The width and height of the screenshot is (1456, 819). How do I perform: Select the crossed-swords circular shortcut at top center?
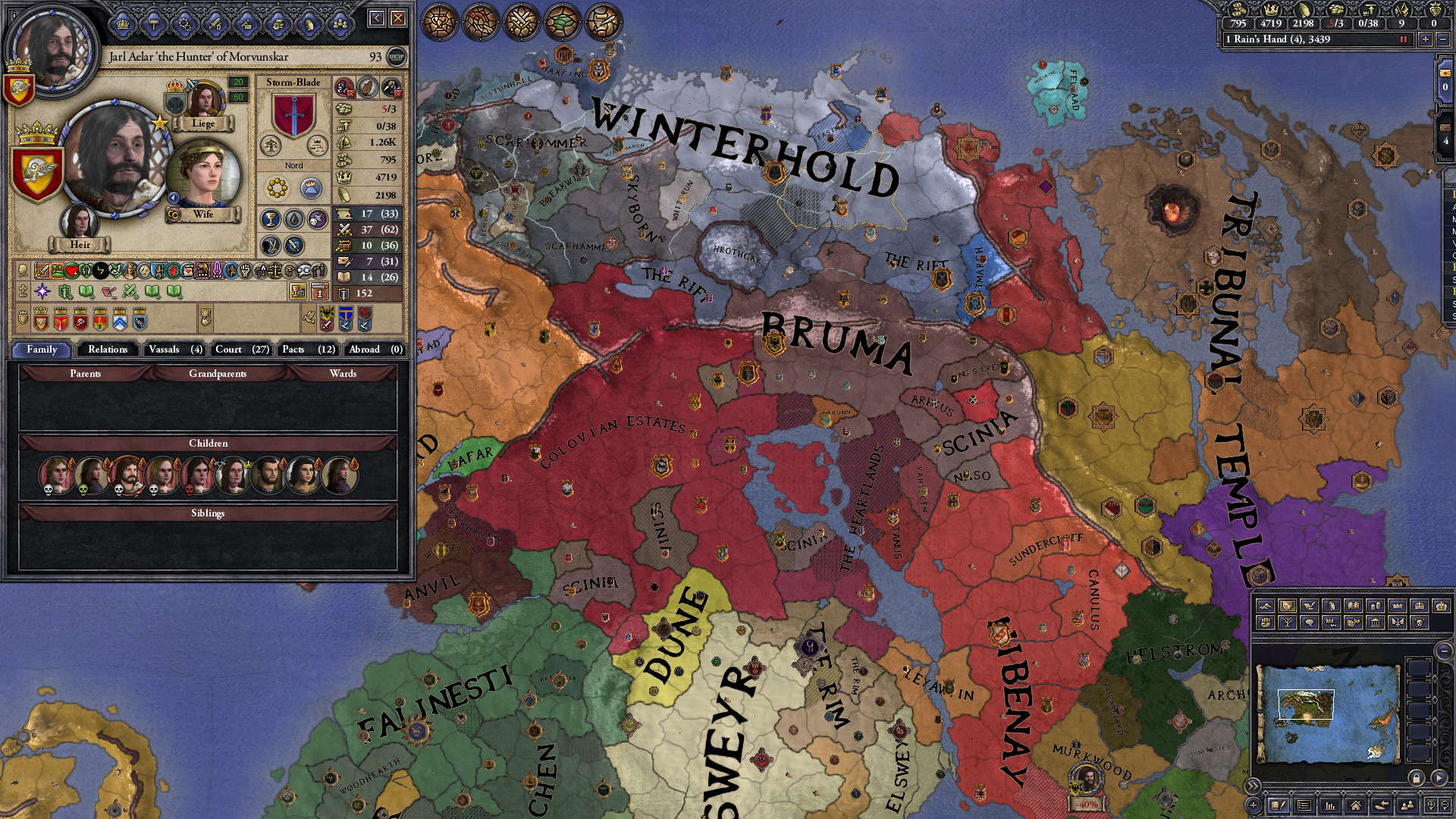pos(519,22)
